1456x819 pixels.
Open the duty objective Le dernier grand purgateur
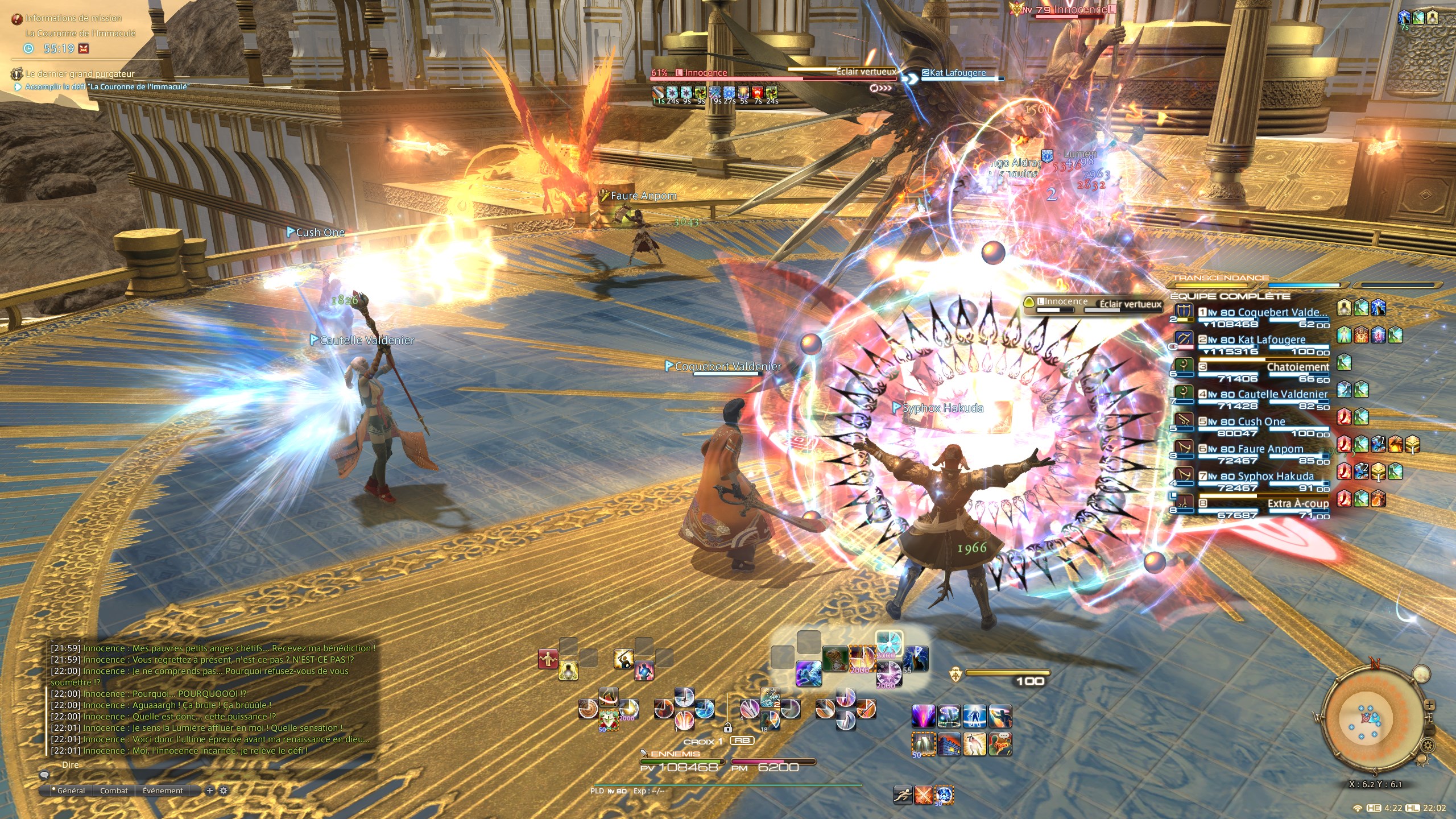(x=80, y=74)
